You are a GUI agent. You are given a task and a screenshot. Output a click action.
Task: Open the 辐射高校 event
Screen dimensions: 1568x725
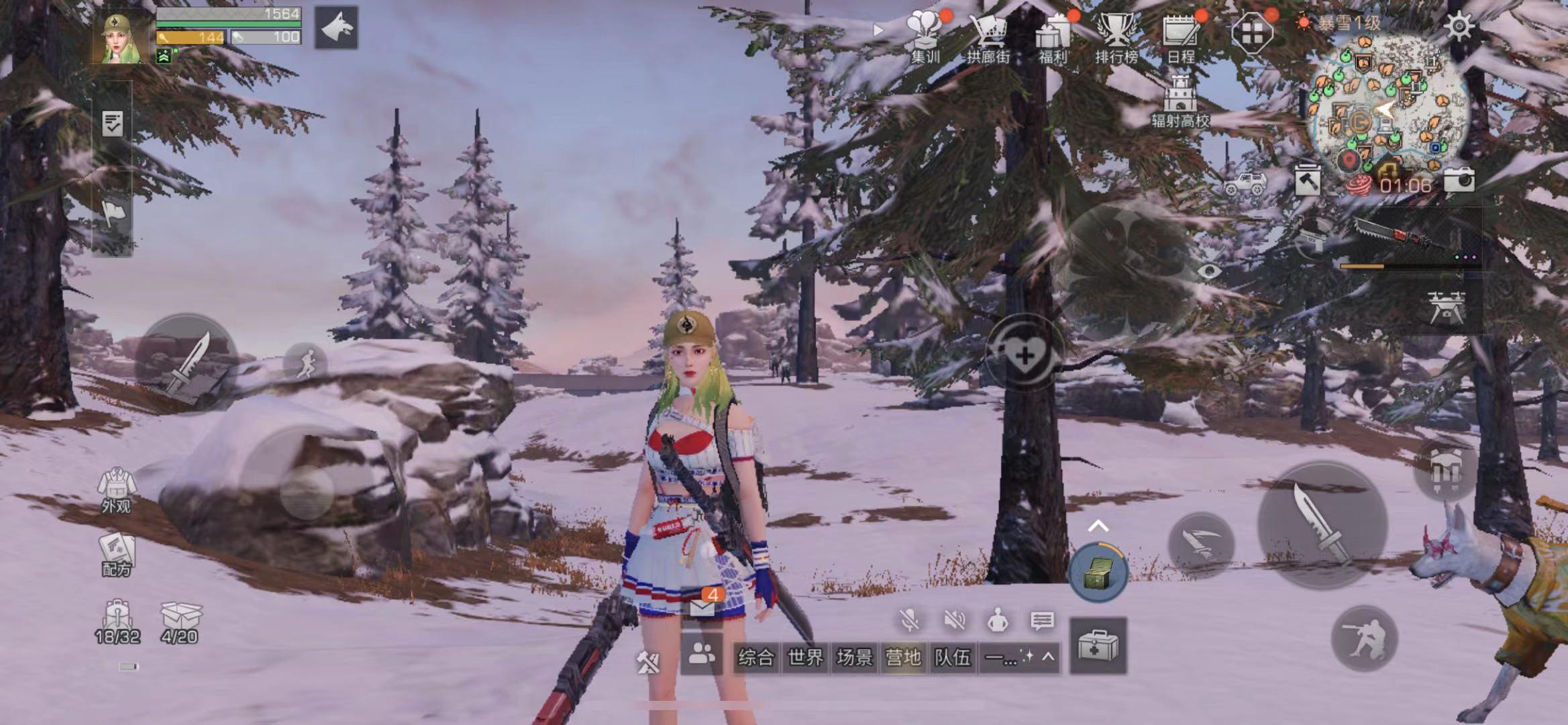point(1180,101)
